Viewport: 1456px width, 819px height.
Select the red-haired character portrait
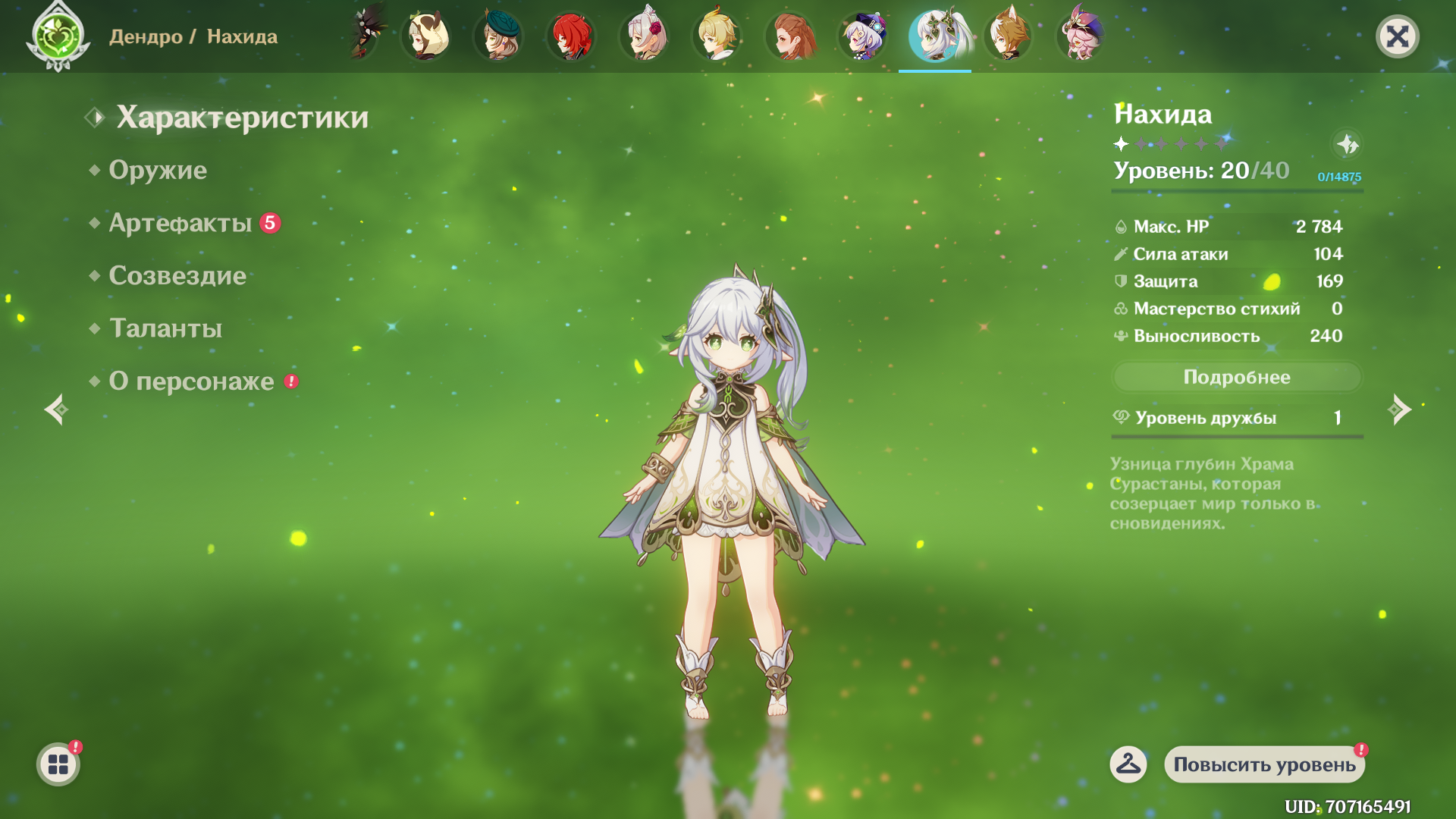tap(571, 36)
